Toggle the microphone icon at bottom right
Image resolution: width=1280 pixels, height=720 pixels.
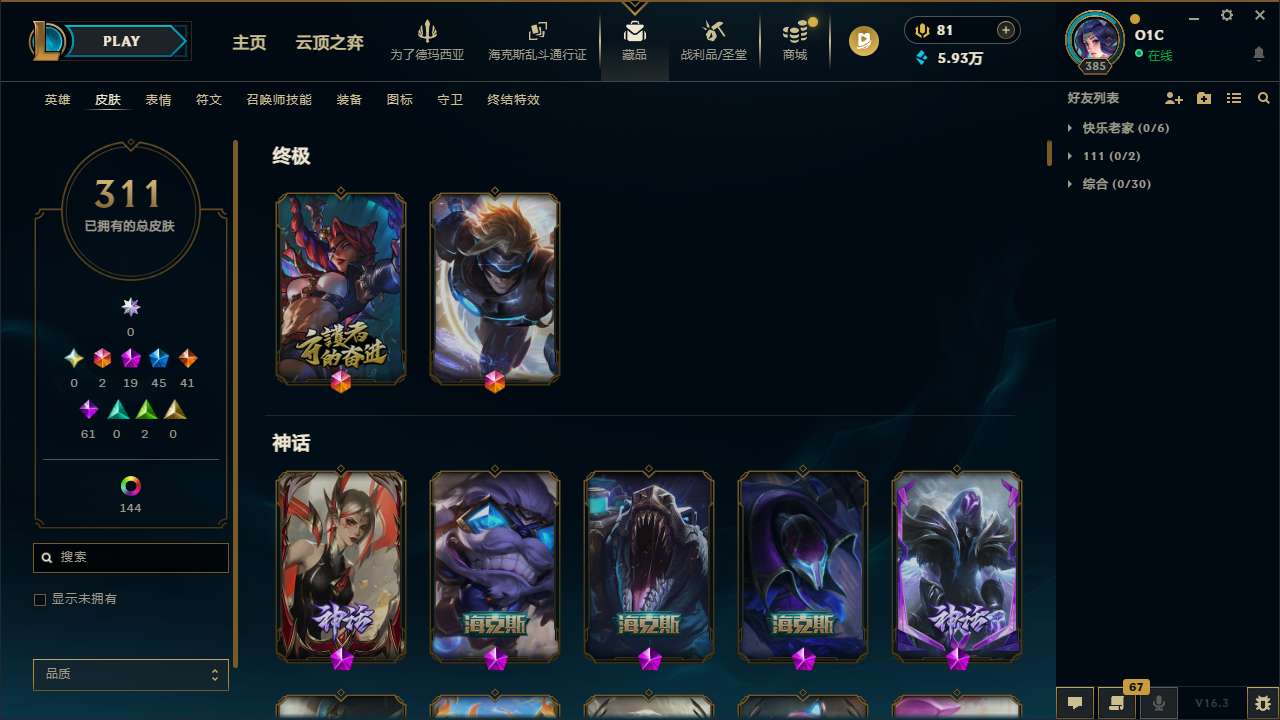point(1158,703)
